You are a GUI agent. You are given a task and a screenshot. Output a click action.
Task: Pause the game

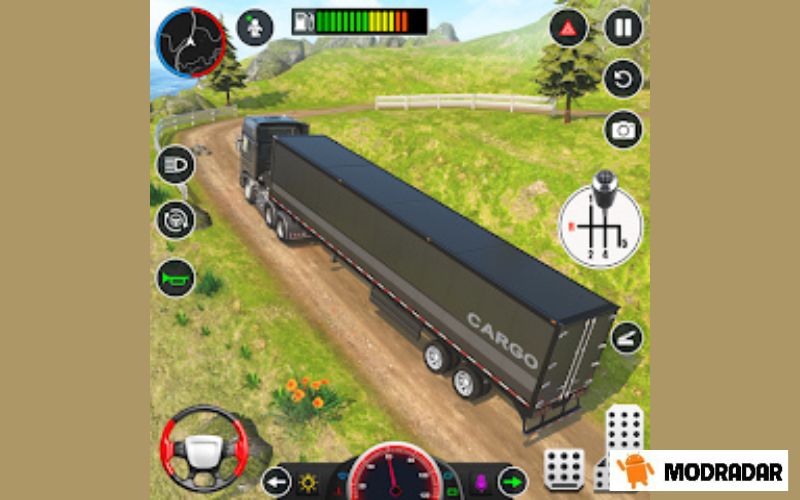623,27
